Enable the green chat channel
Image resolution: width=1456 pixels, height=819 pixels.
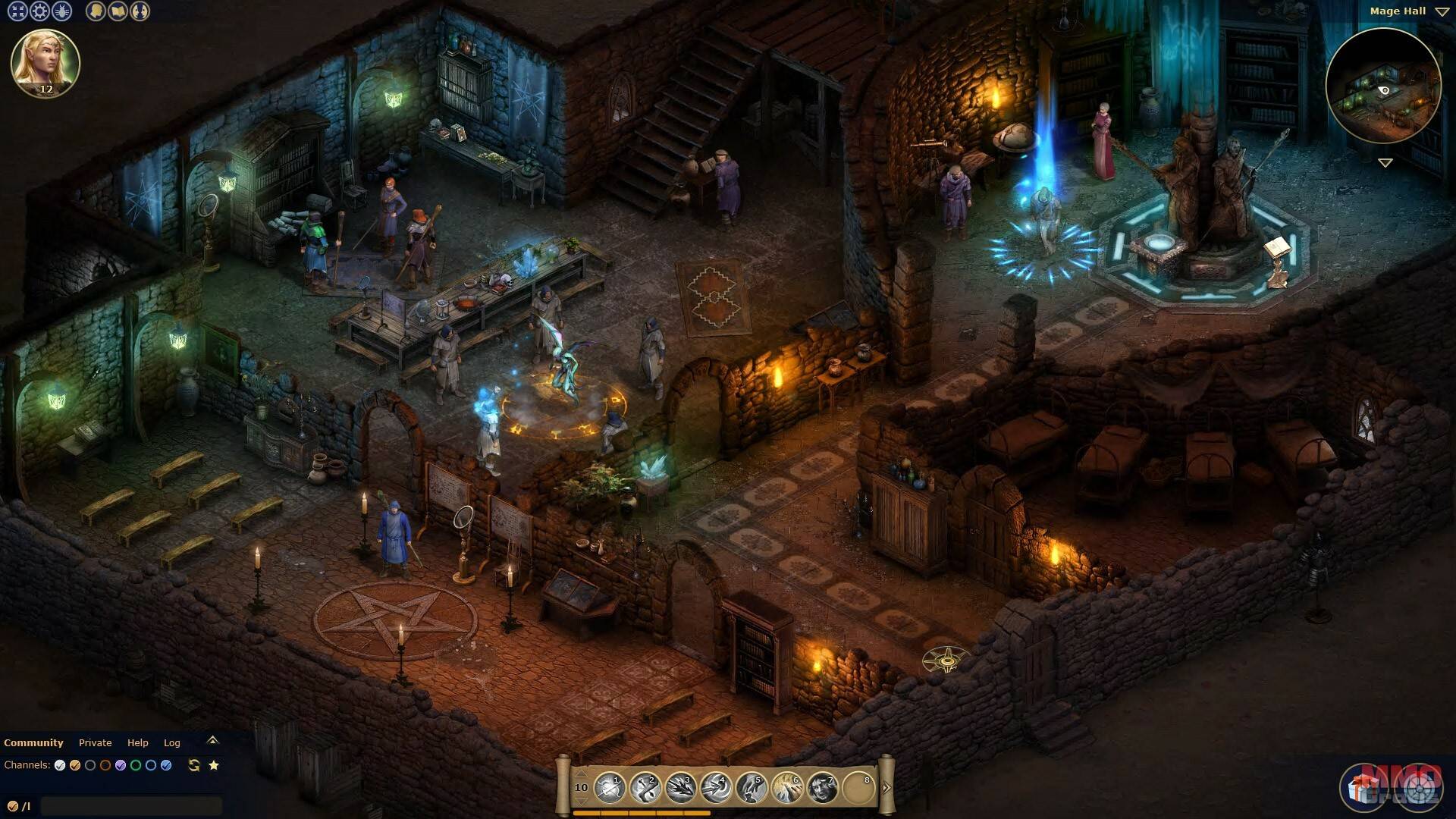pyautogui.click(x=136, y=766)
